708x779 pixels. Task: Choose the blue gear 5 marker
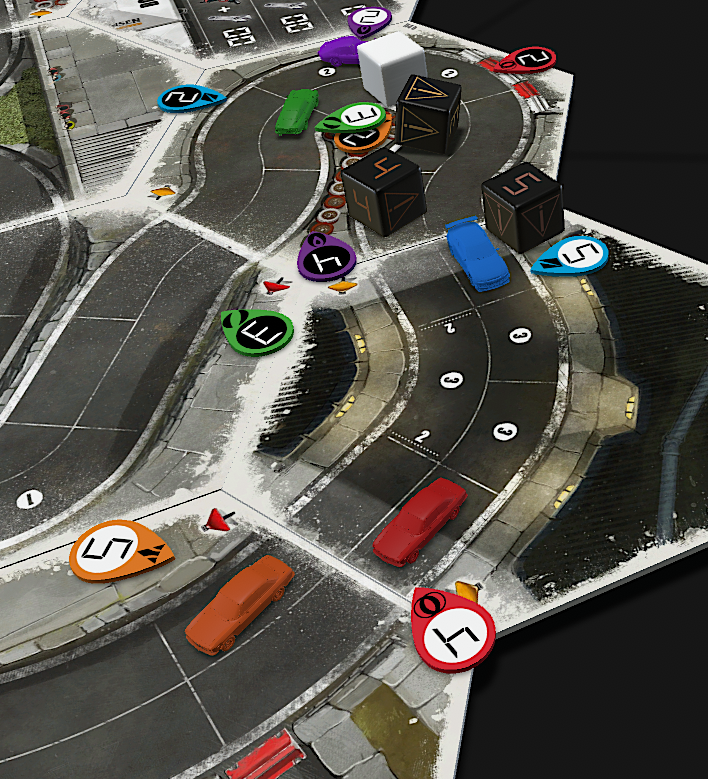(573, 256)
